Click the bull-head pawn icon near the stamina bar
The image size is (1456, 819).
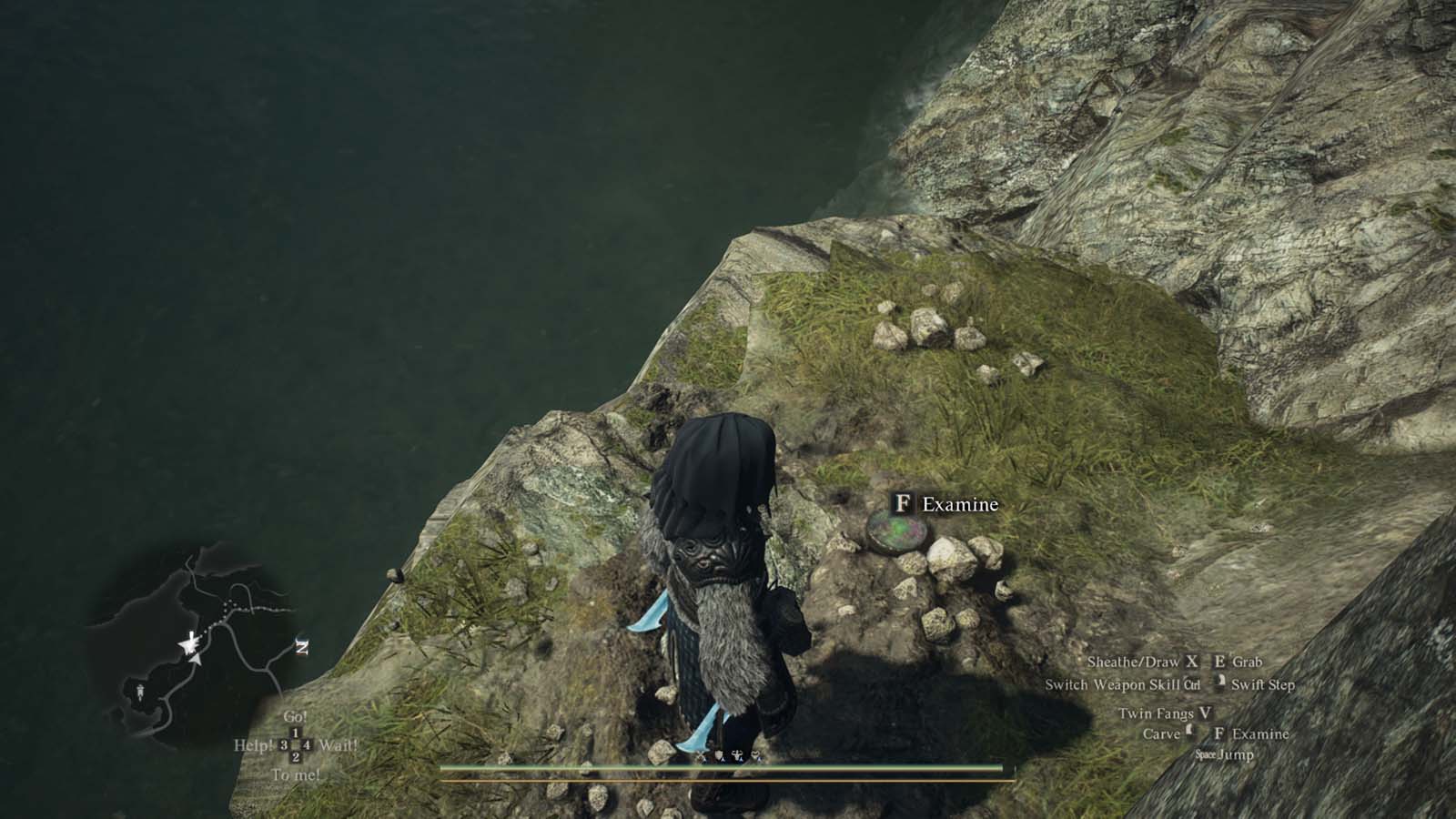pyautogui.click(x=737, y=754)
